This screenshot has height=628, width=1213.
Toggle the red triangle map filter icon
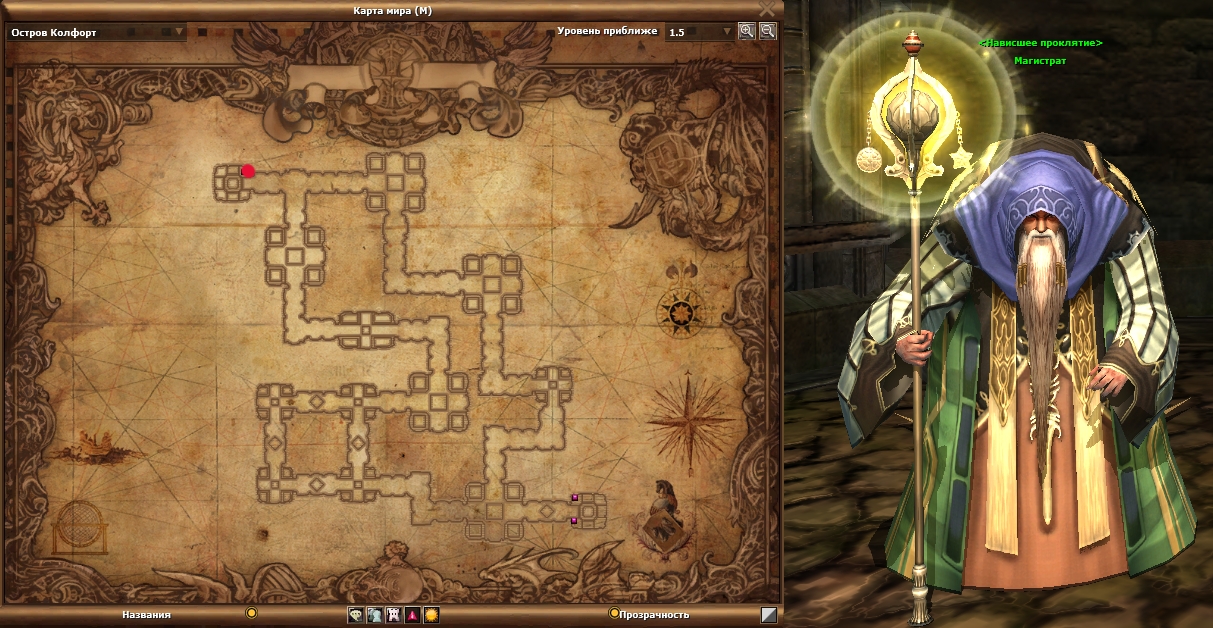tap(412, 615)
